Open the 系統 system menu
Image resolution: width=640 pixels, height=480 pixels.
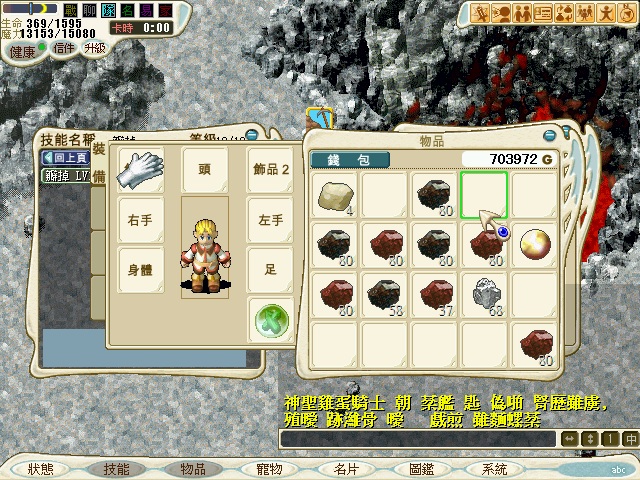(x=494, y=468)
